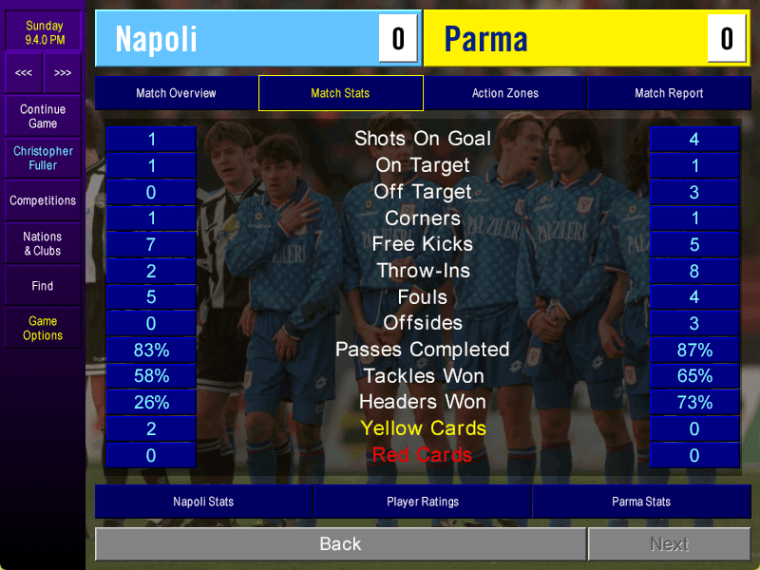The width and height of the screenshot is (760, 570).
Task: Select the Match Stats tab
Action: tap(340, 93)
